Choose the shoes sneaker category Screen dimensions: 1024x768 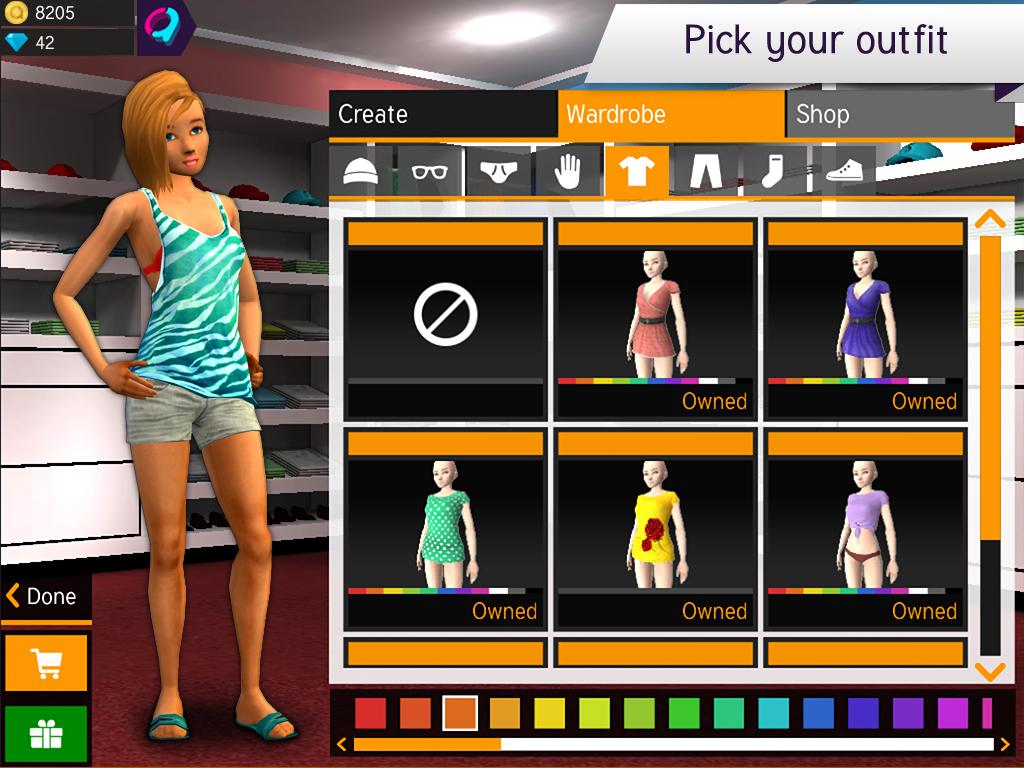click(844, 171)
